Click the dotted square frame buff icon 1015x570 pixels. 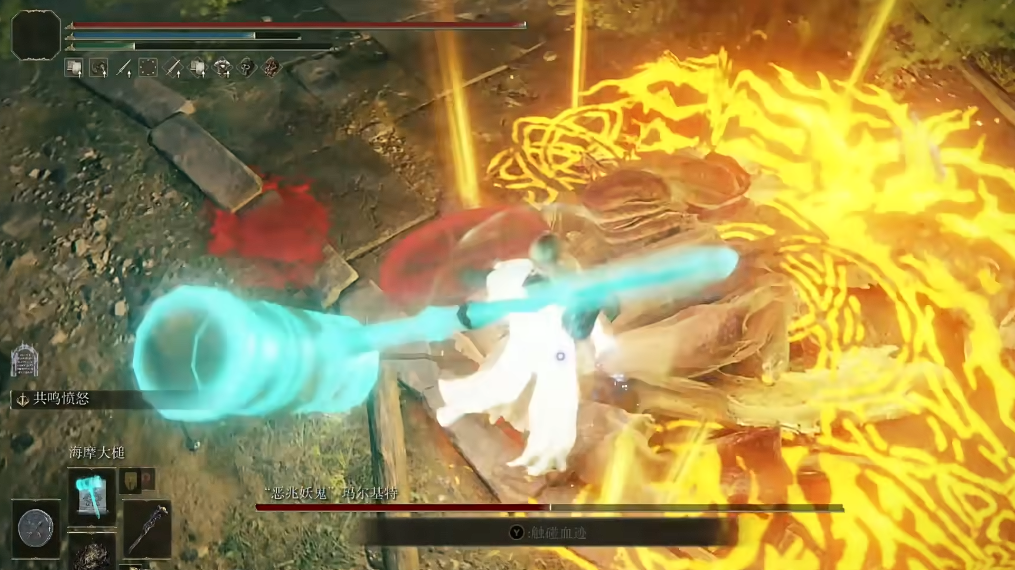(148, 68)
